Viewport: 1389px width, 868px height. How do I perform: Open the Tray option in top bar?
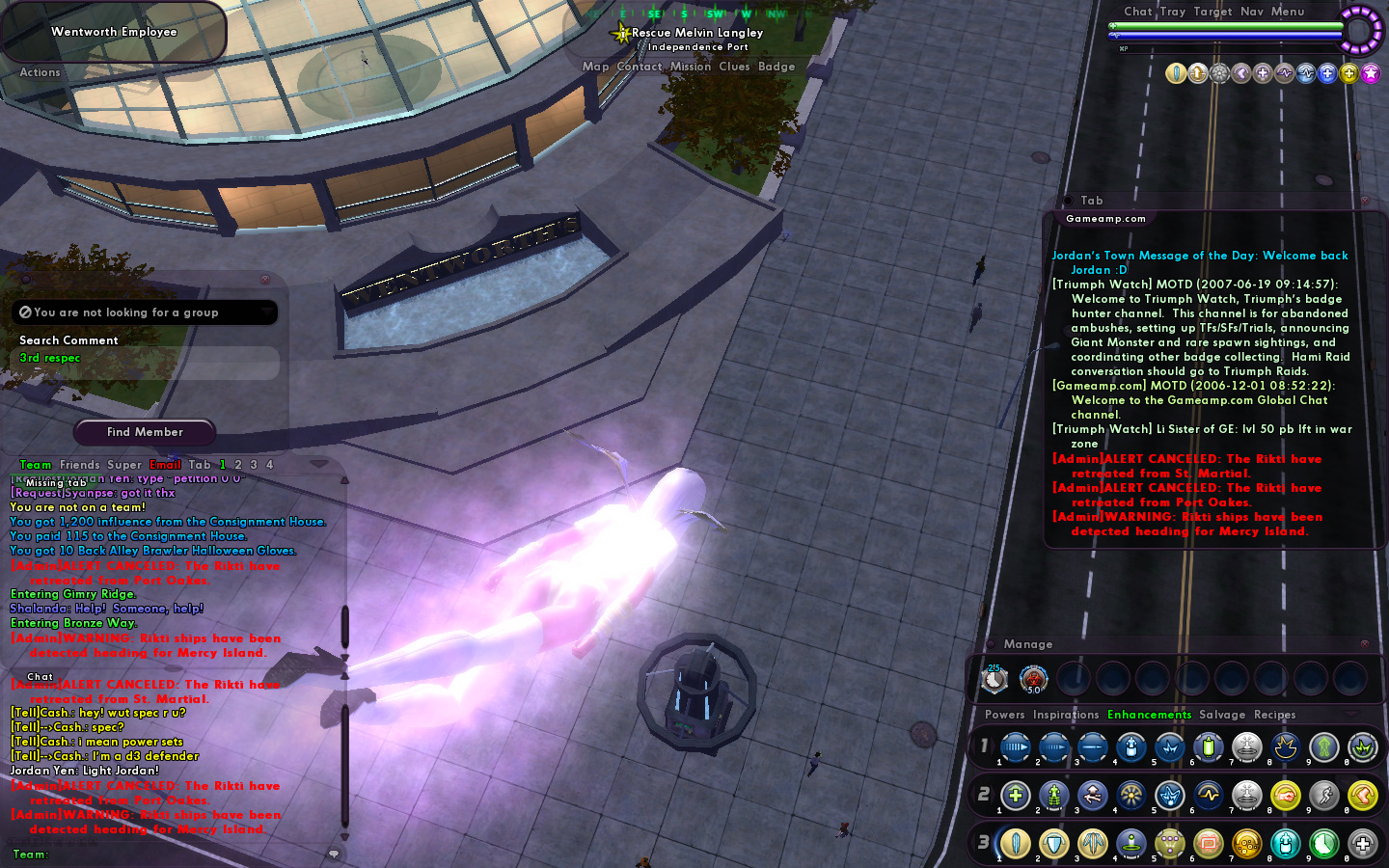[1173, 12]
